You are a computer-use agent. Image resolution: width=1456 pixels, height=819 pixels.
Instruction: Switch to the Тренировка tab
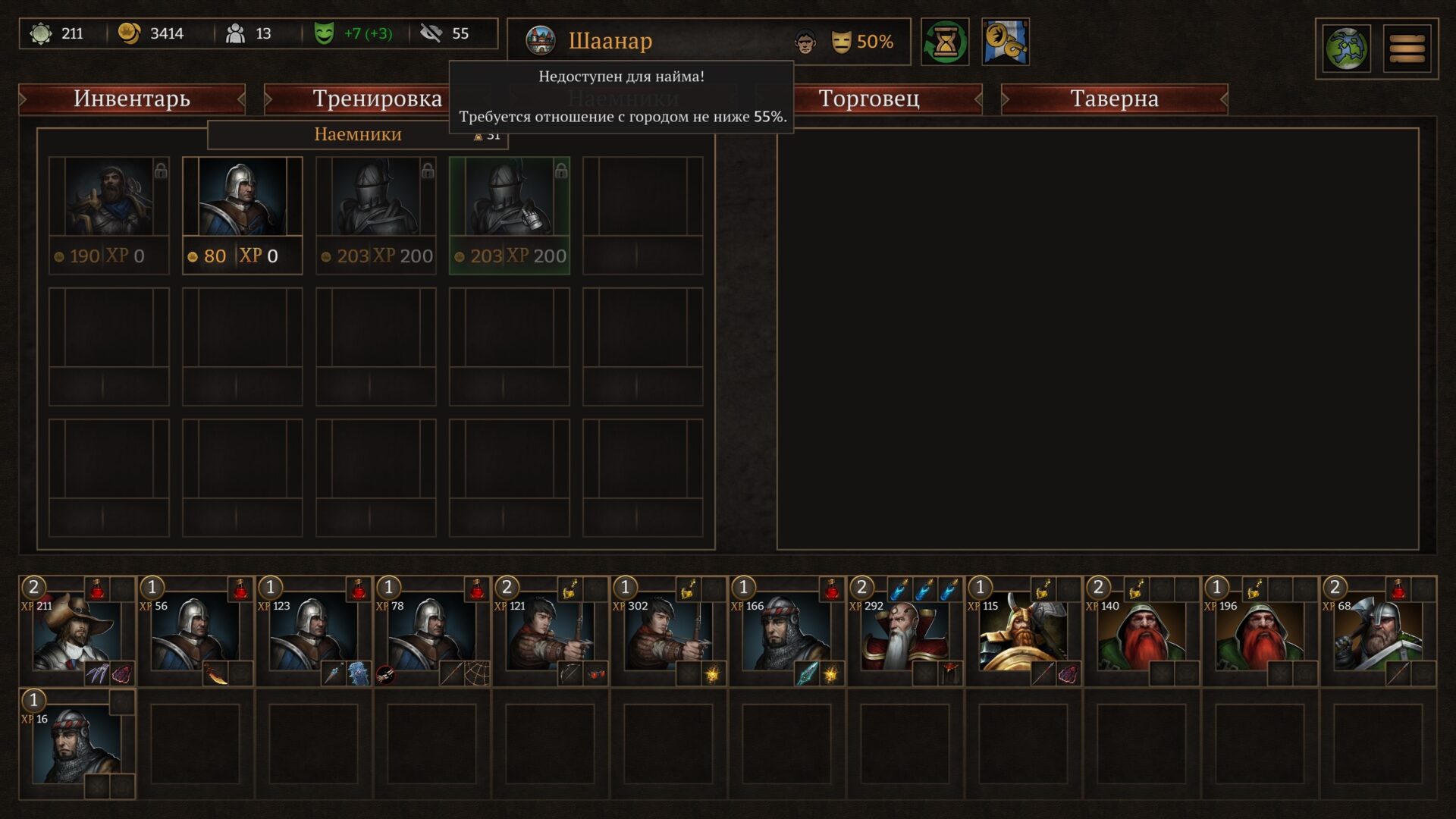click(377, 99)
